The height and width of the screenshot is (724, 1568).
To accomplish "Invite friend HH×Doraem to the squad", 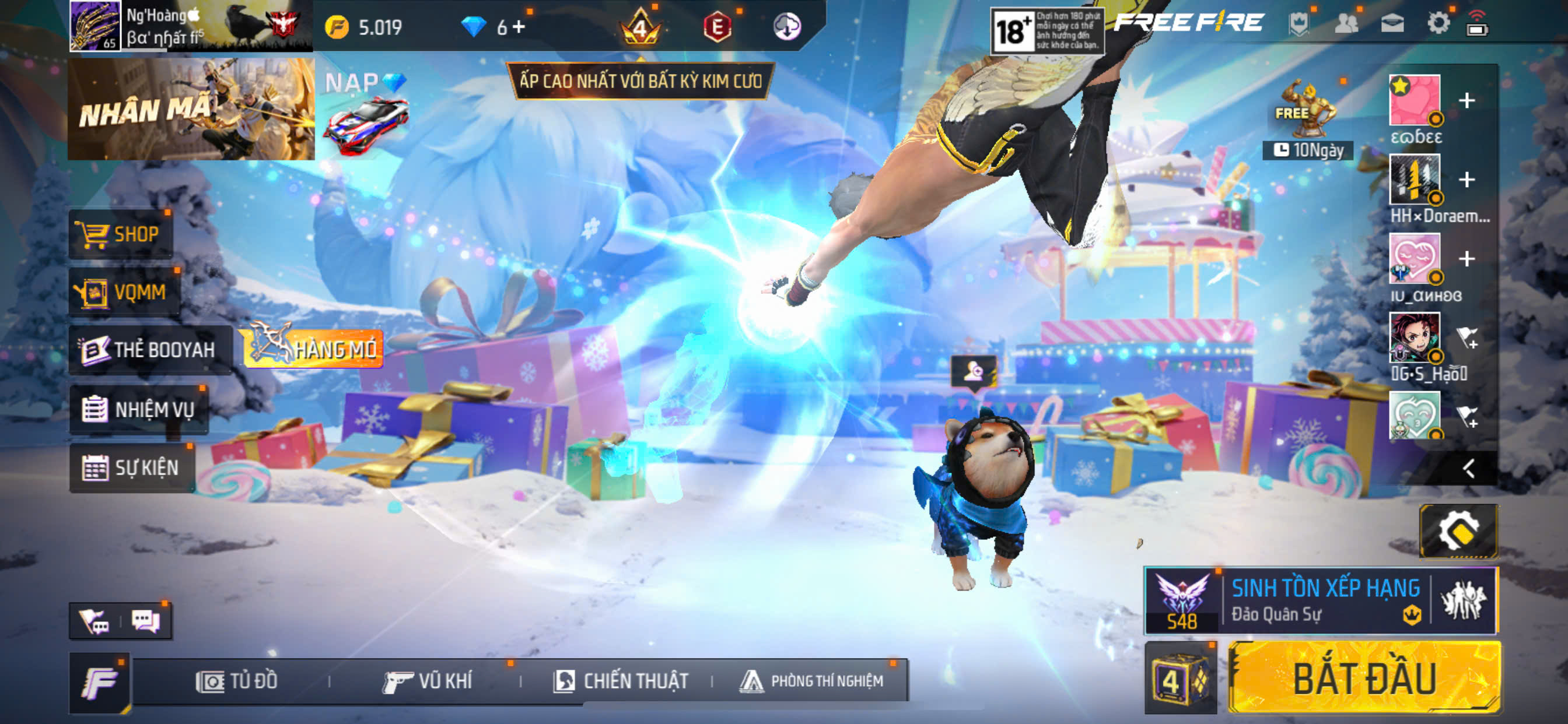I will [1466, 180].
